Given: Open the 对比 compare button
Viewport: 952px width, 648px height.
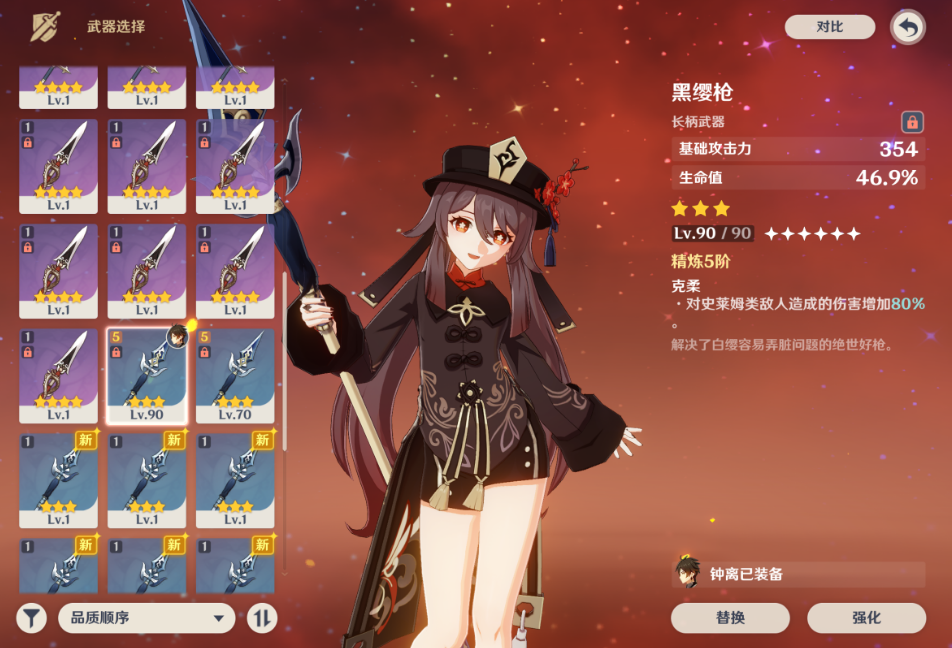Looking at the screenshot, I should pos(829,27).
